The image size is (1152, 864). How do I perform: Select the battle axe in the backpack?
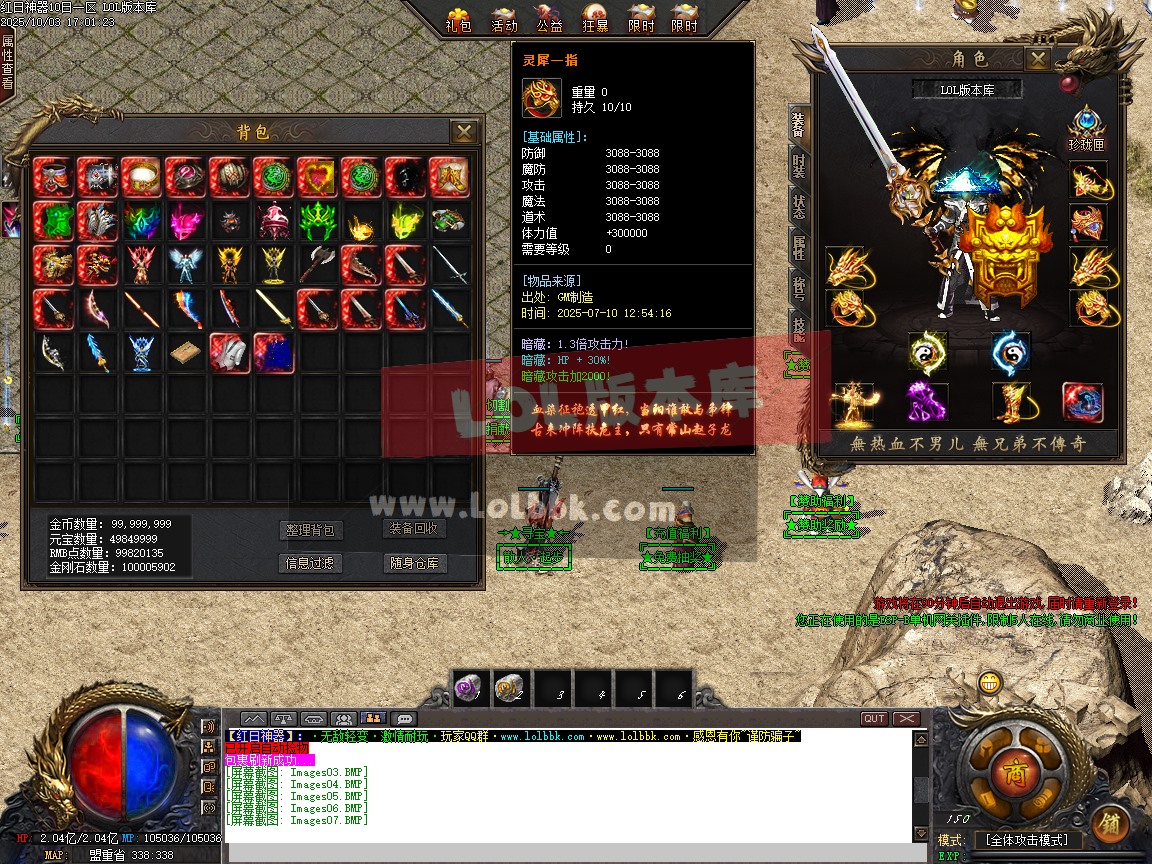point(316,265)
